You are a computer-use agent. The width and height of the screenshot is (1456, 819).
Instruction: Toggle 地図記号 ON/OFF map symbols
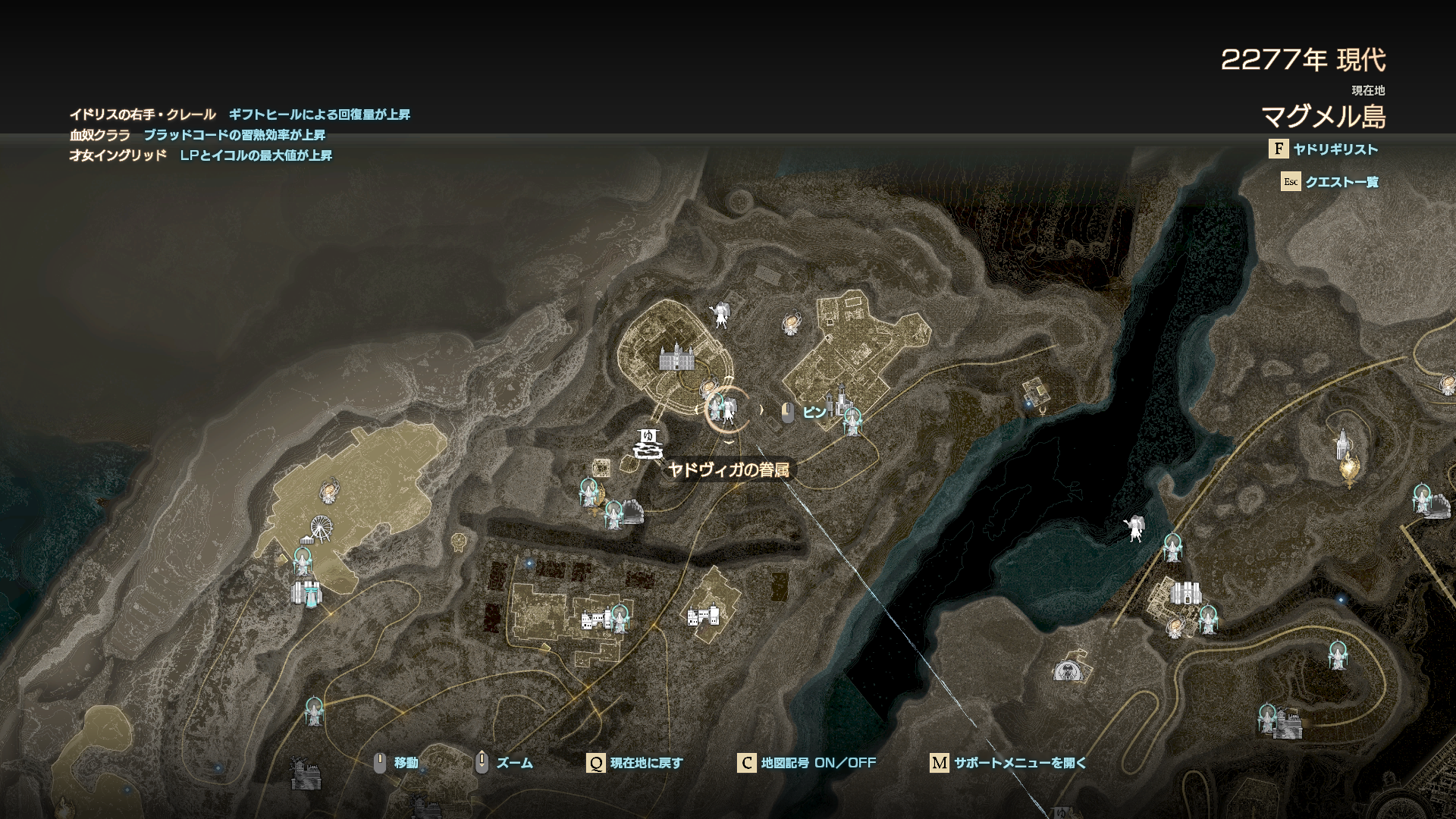click(817, 763)
